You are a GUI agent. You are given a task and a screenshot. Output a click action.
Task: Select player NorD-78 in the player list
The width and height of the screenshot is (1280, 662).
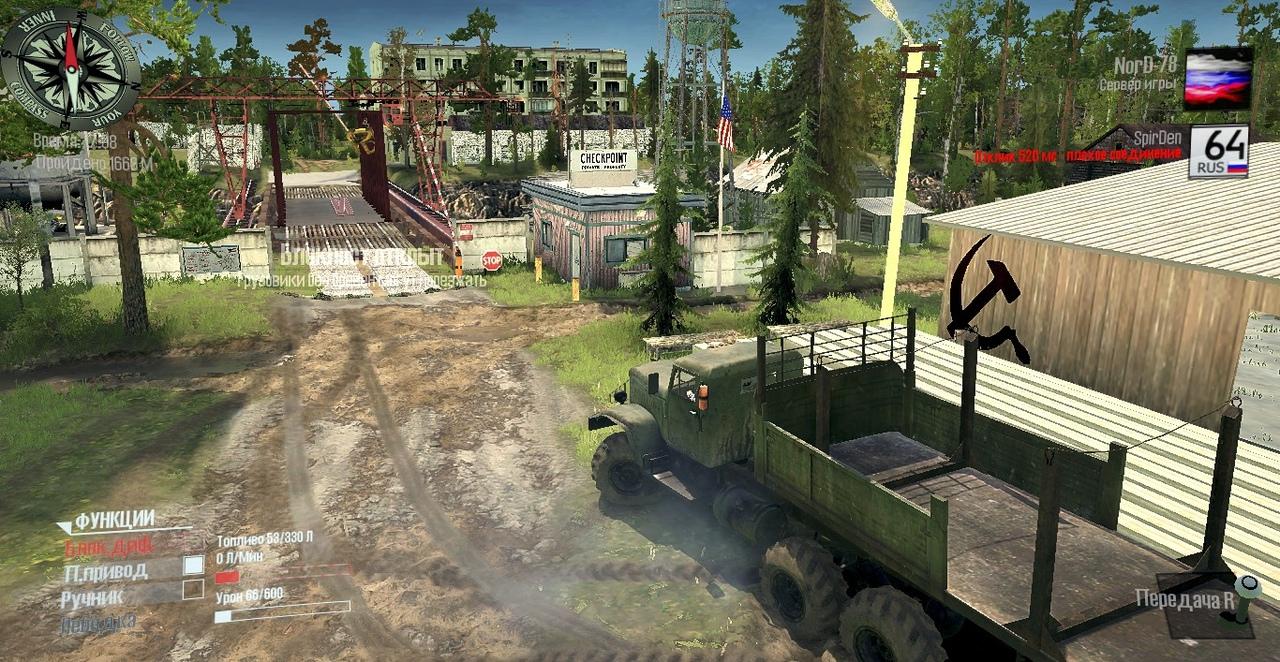[1144, 66]
